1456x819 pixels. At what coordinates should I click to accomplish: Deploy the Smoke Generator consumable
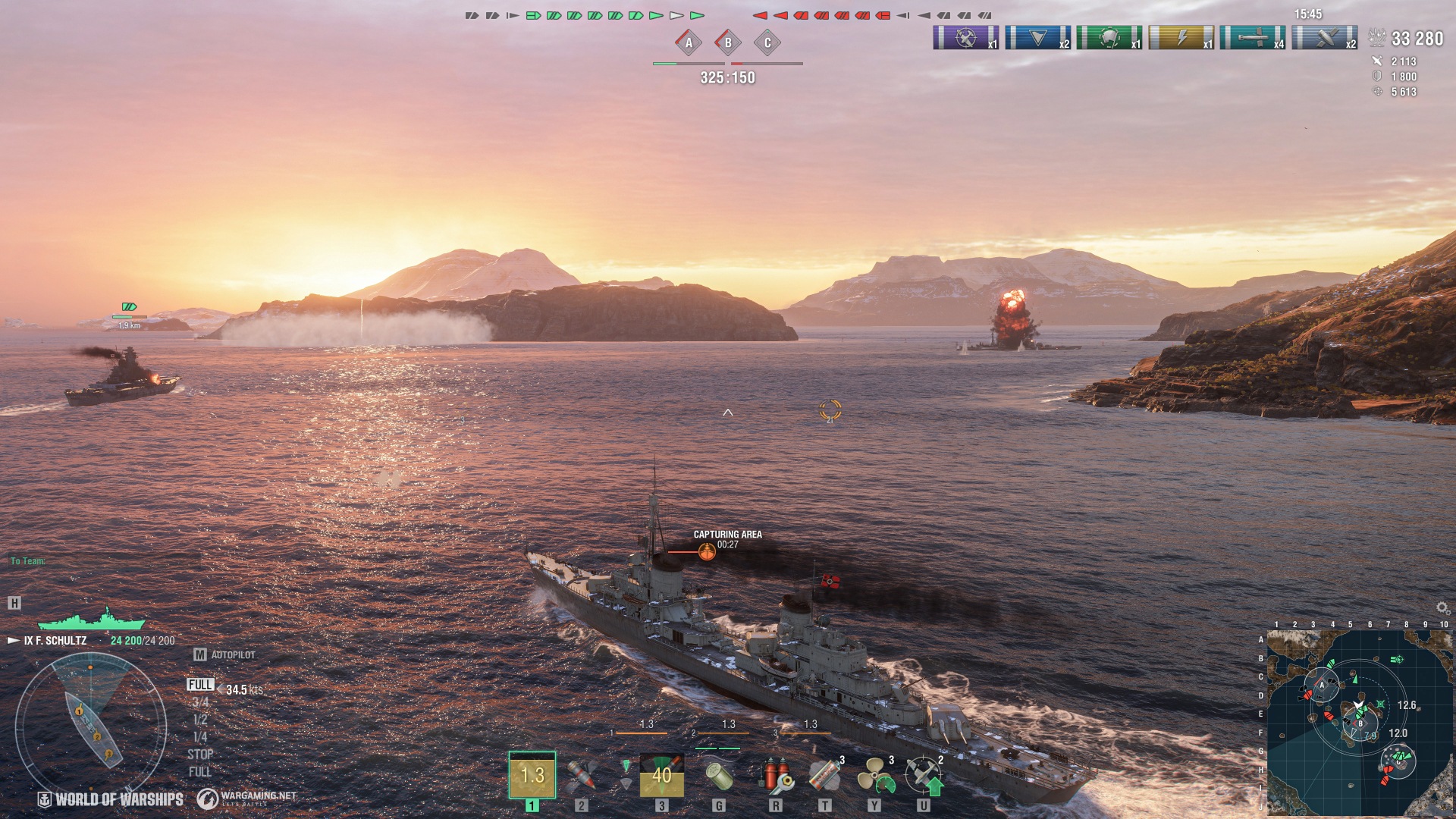click(825, 776)
